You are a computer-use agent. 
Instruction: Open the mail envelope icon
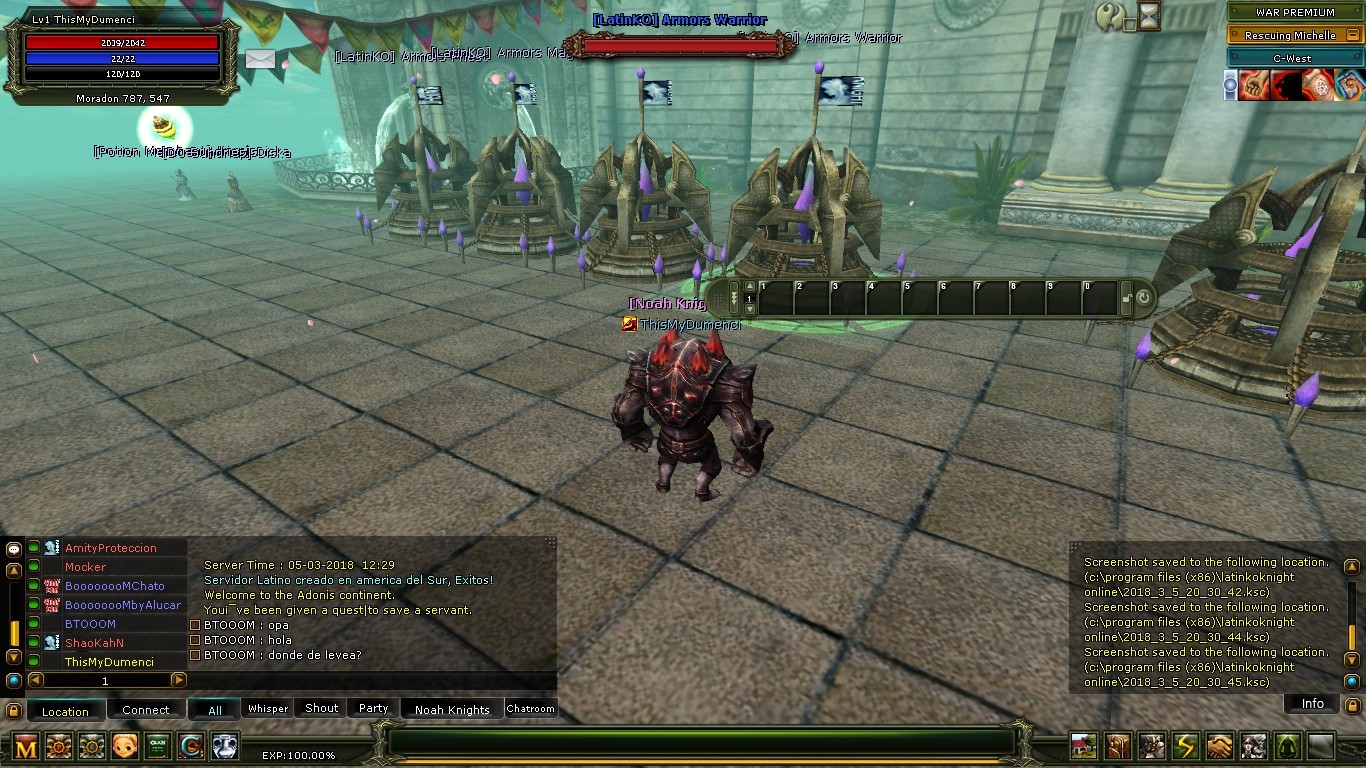coord(260,60)
